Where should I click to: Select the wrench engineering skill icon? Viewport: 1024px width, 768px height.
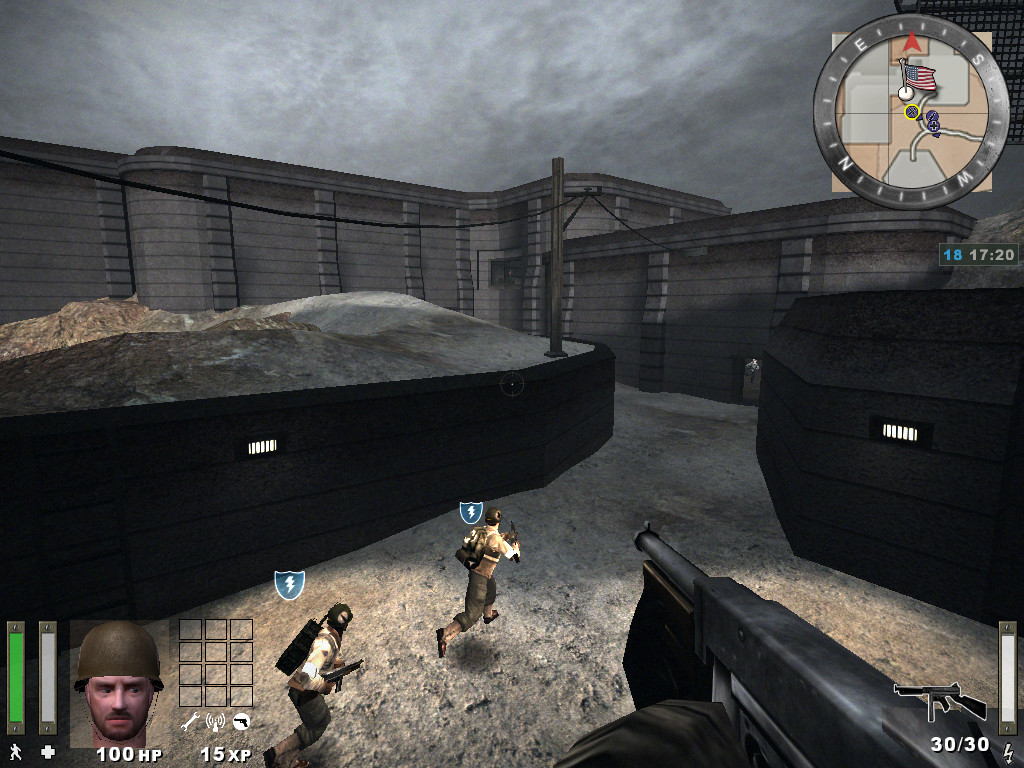coord(189,720)
